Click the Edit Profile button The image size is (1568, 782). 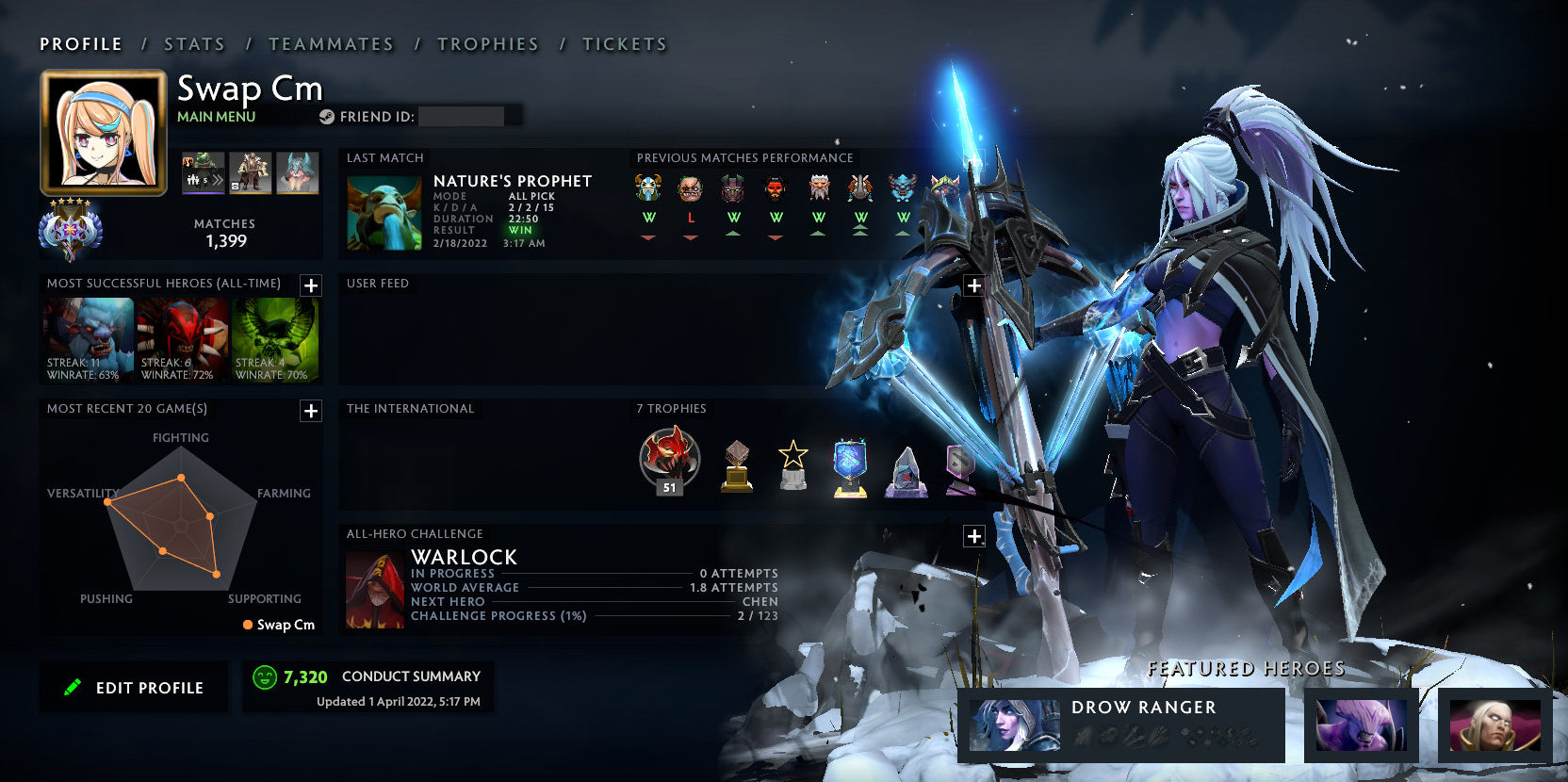[x=133, y=687]
